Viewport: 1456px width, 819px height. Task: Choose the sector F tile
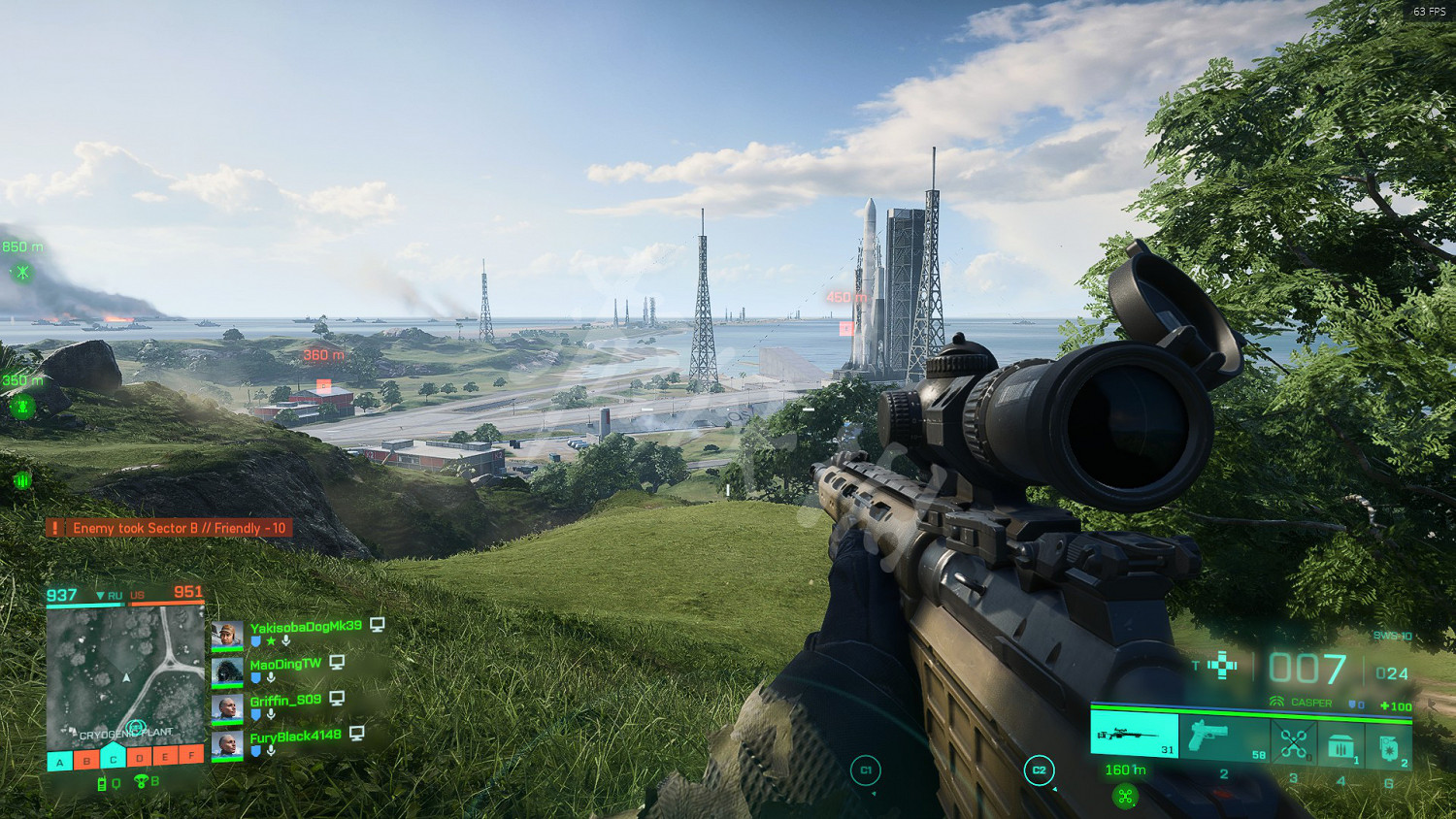[191, 755]
